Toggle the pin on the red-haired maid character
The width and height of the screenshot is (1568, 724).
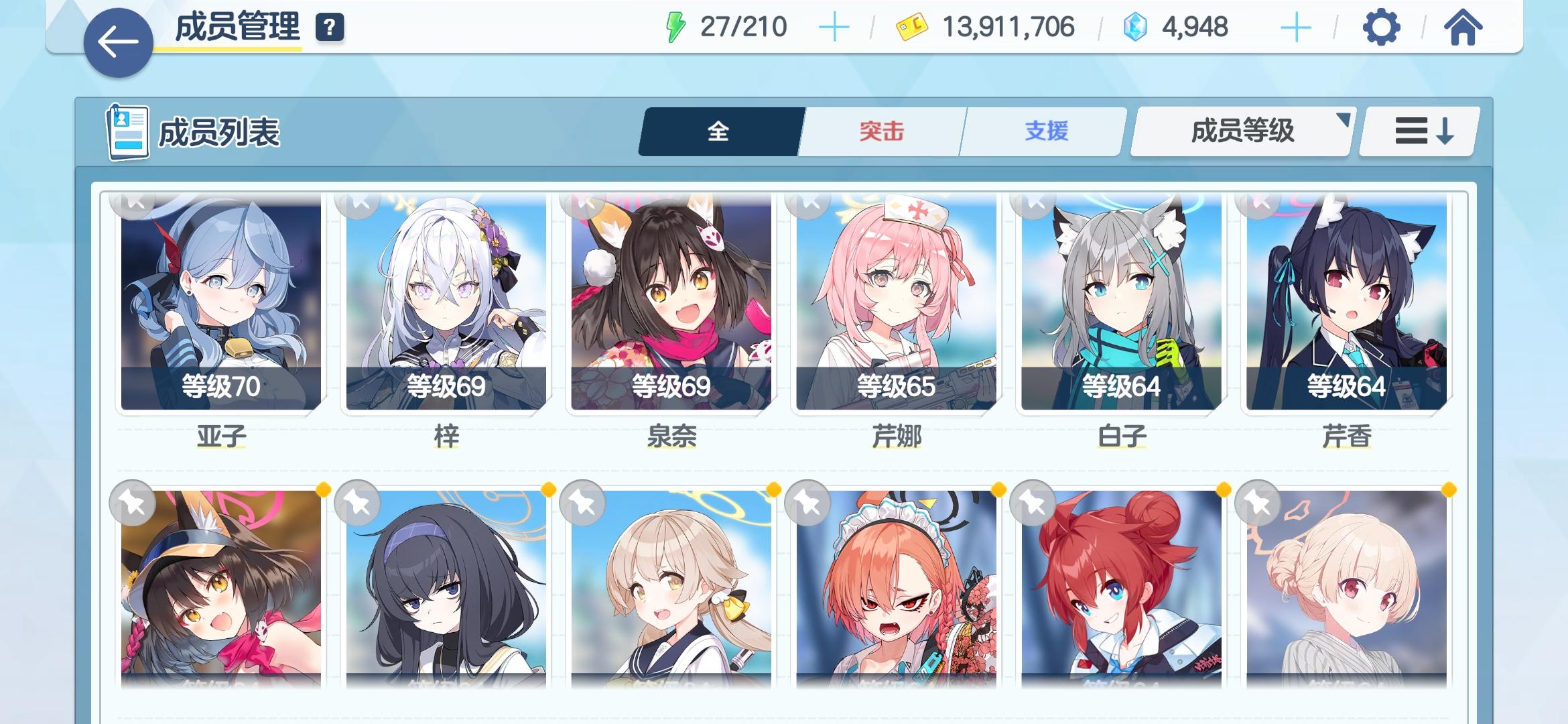(x=805, y=503)
